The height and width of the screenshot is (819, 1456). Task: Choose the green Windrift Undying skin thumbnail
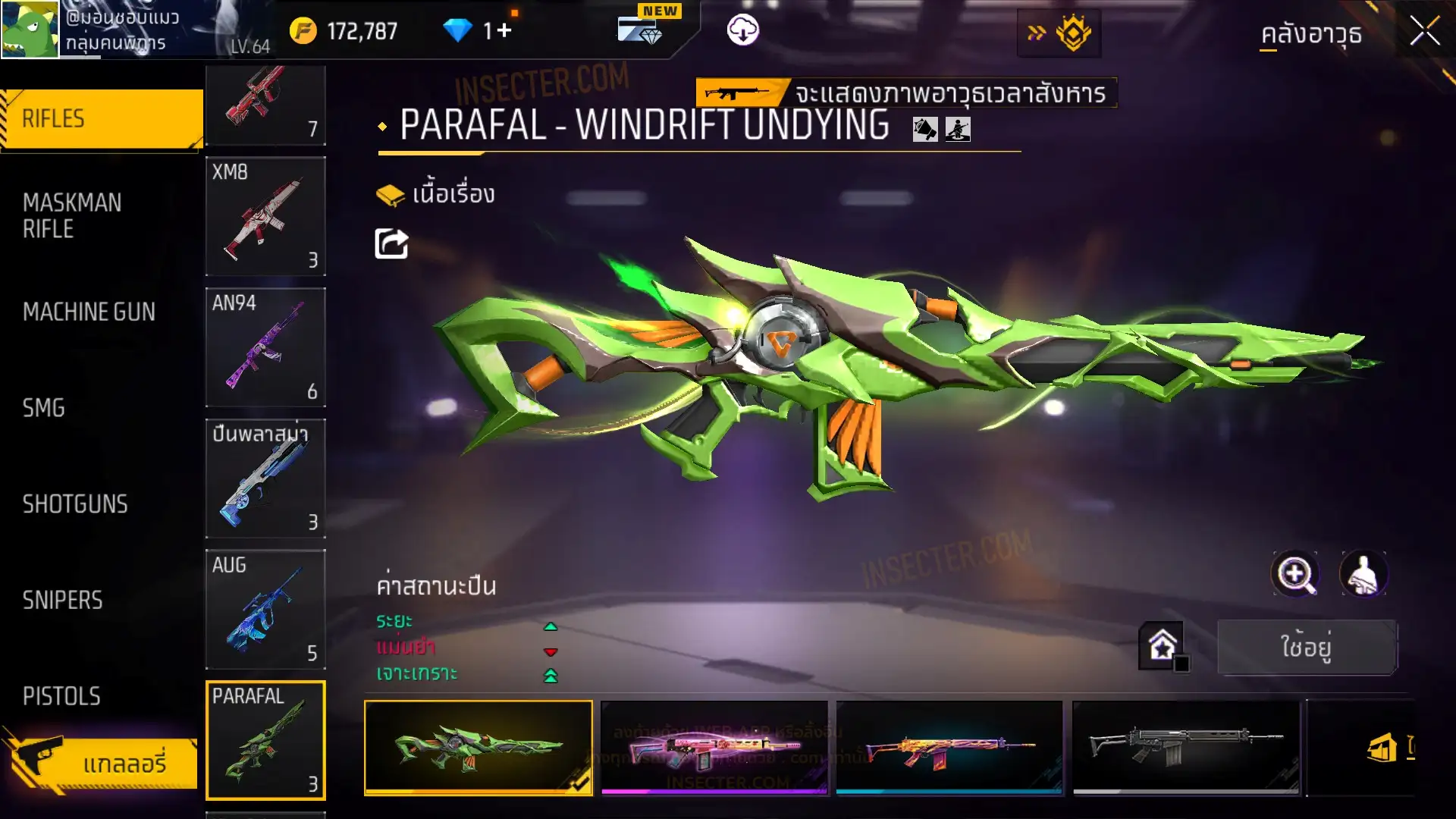coord(479,747)
